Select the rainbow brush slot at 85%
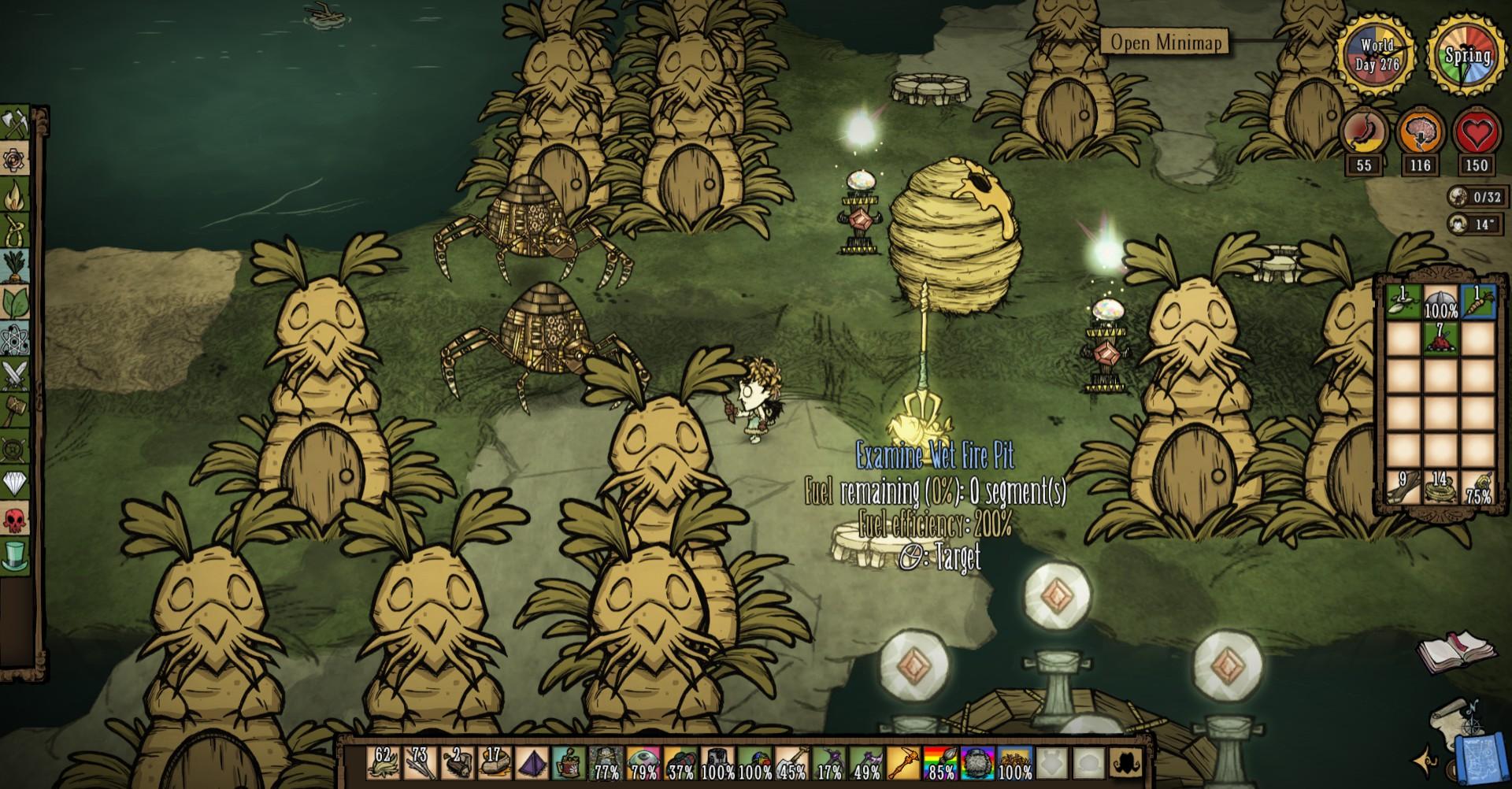This screenshot has height=789, width=1512. (941, 762)
